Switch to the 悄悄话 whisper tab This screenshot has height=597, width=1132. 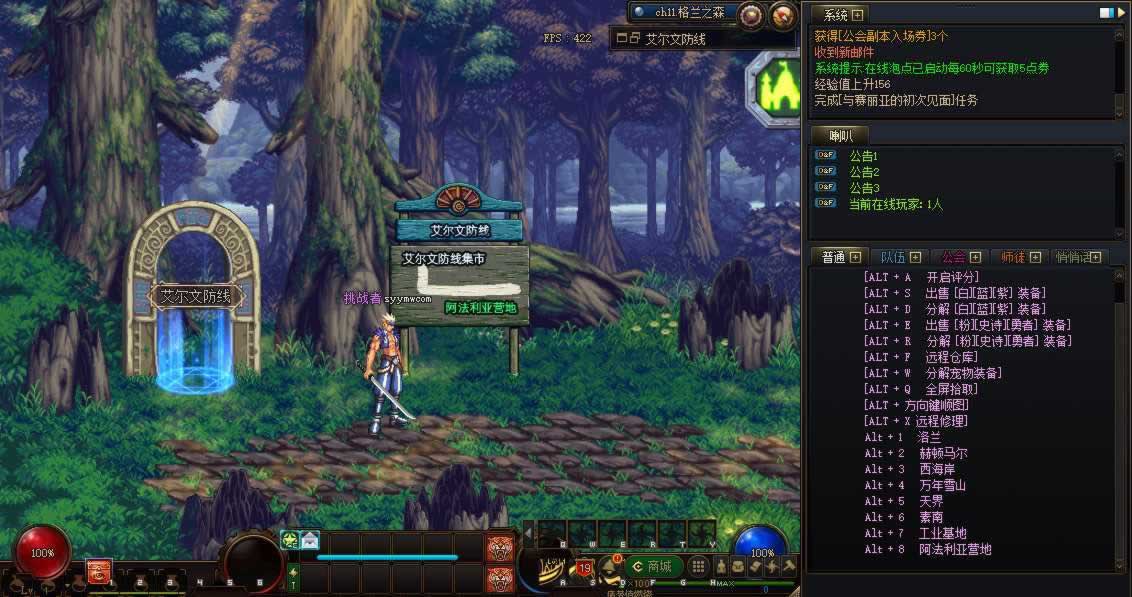(1073, 257)
